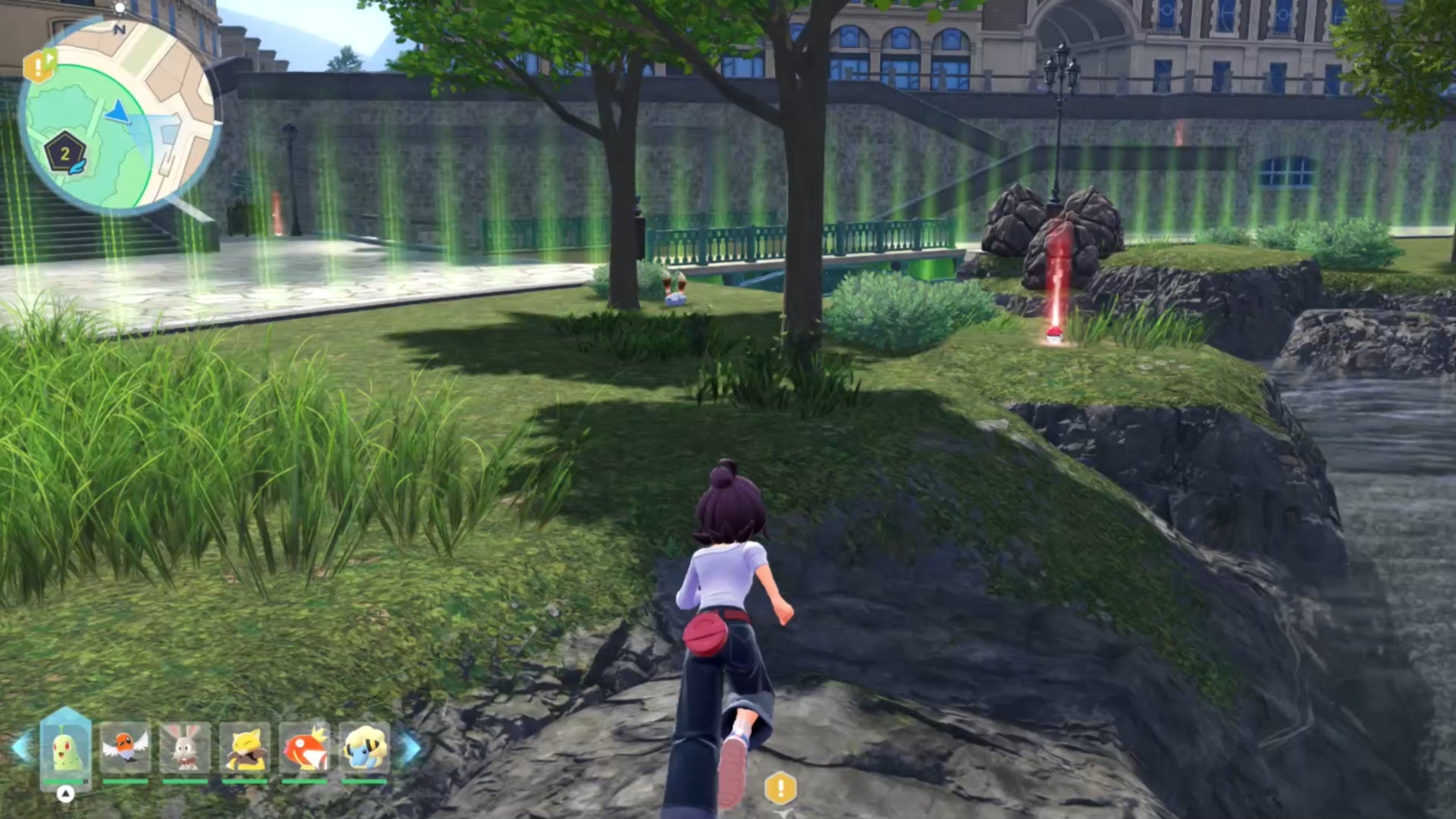Choose Mareep from the party bar
Image resolution: width=1456 pixels, height=819 pixels.
[x=364, y=748]
